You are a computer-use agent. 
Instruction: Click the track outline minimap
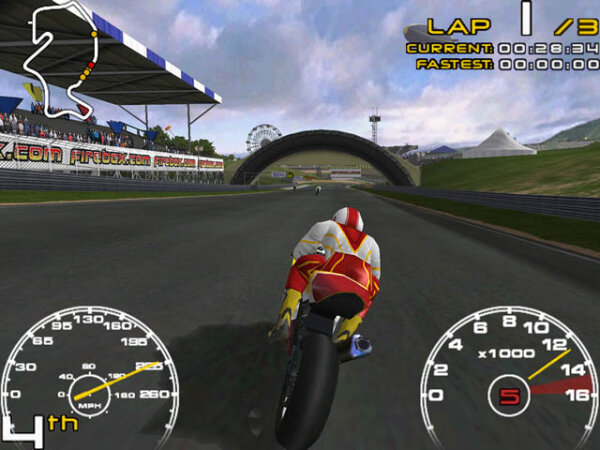coord(62,57)
